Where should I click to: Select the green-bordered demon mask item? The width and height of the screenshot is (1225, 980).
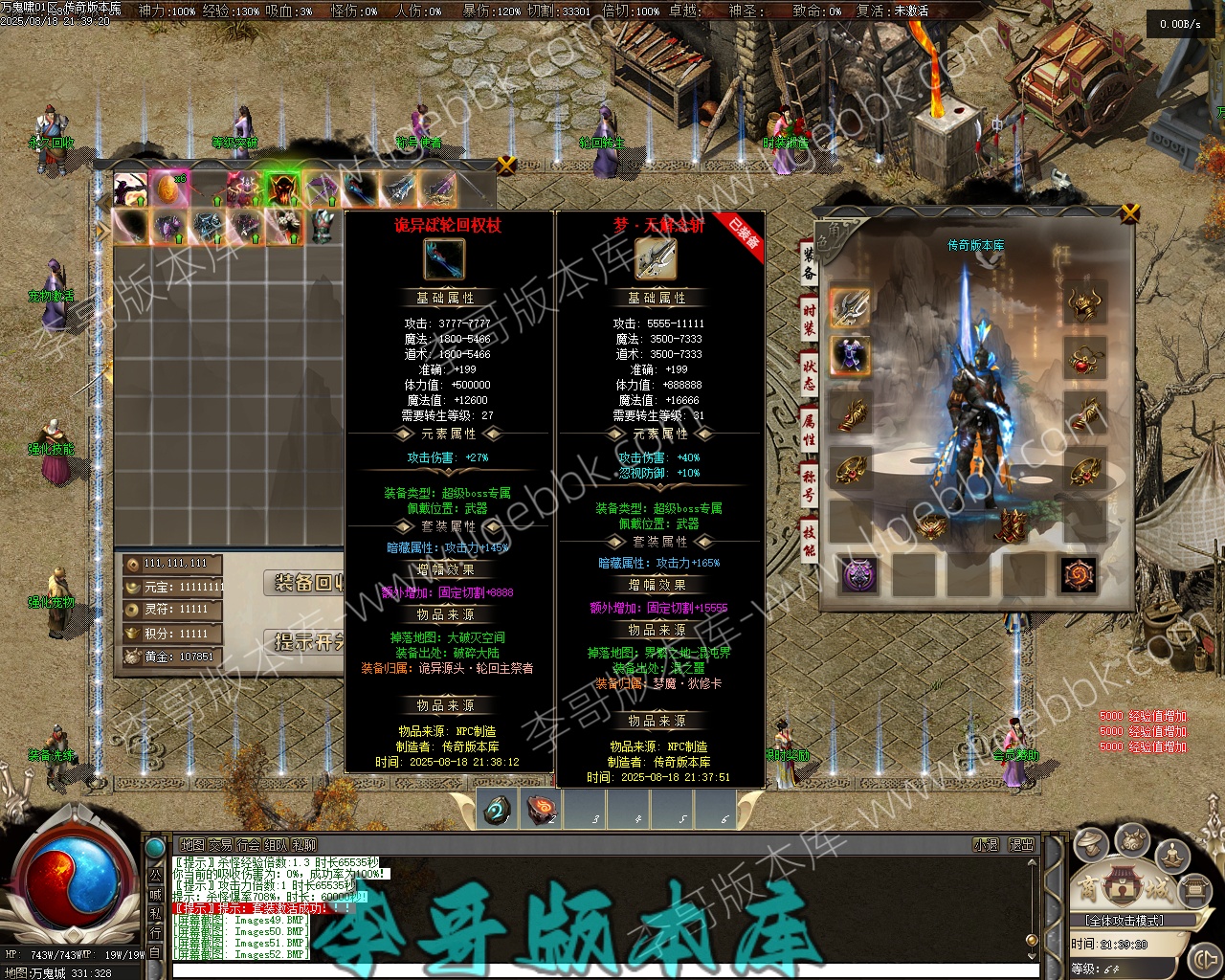[282, 189]
